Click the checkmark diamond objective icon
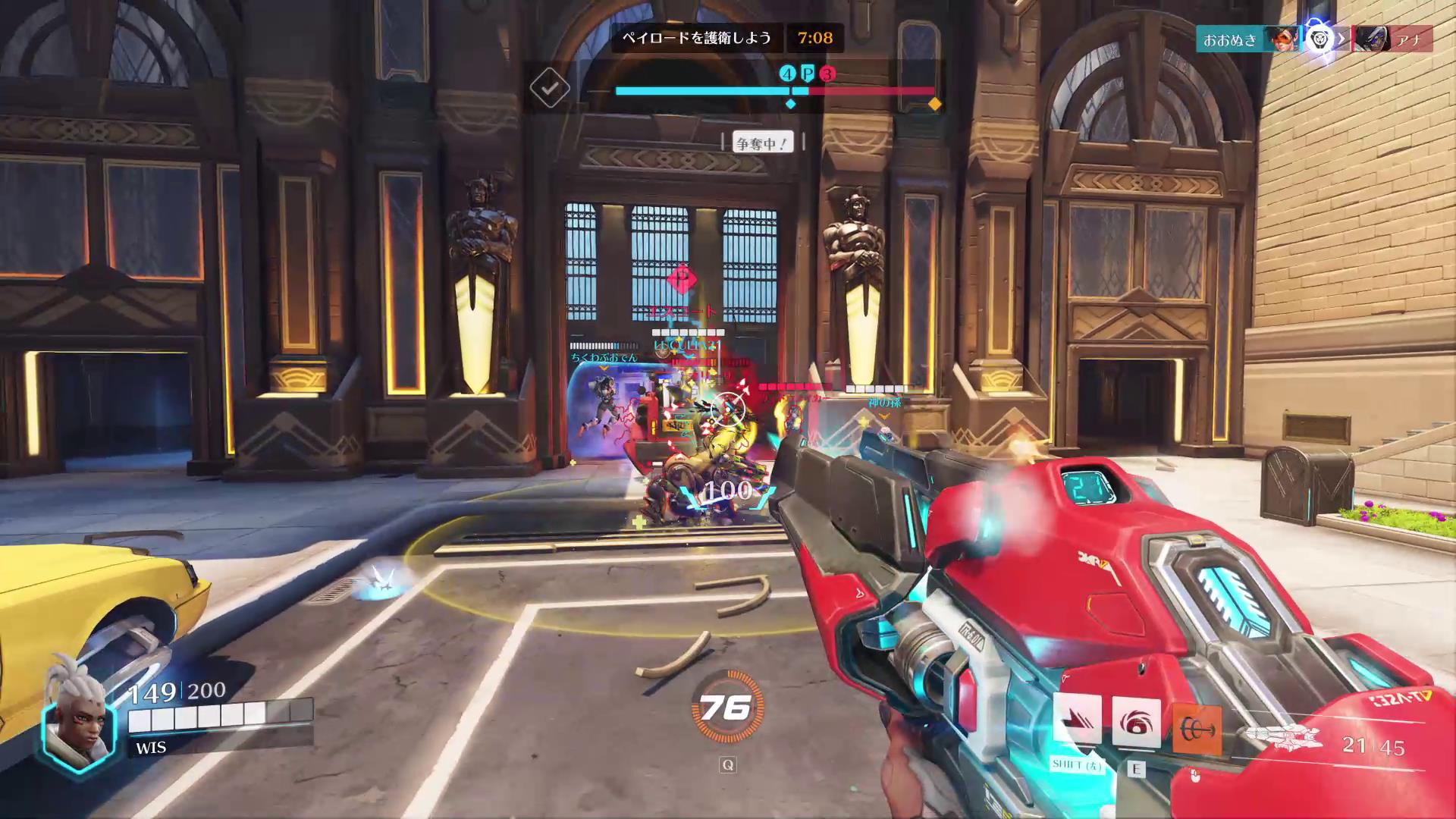Viewport: 1456px width, 819px height. coord(550,89)
